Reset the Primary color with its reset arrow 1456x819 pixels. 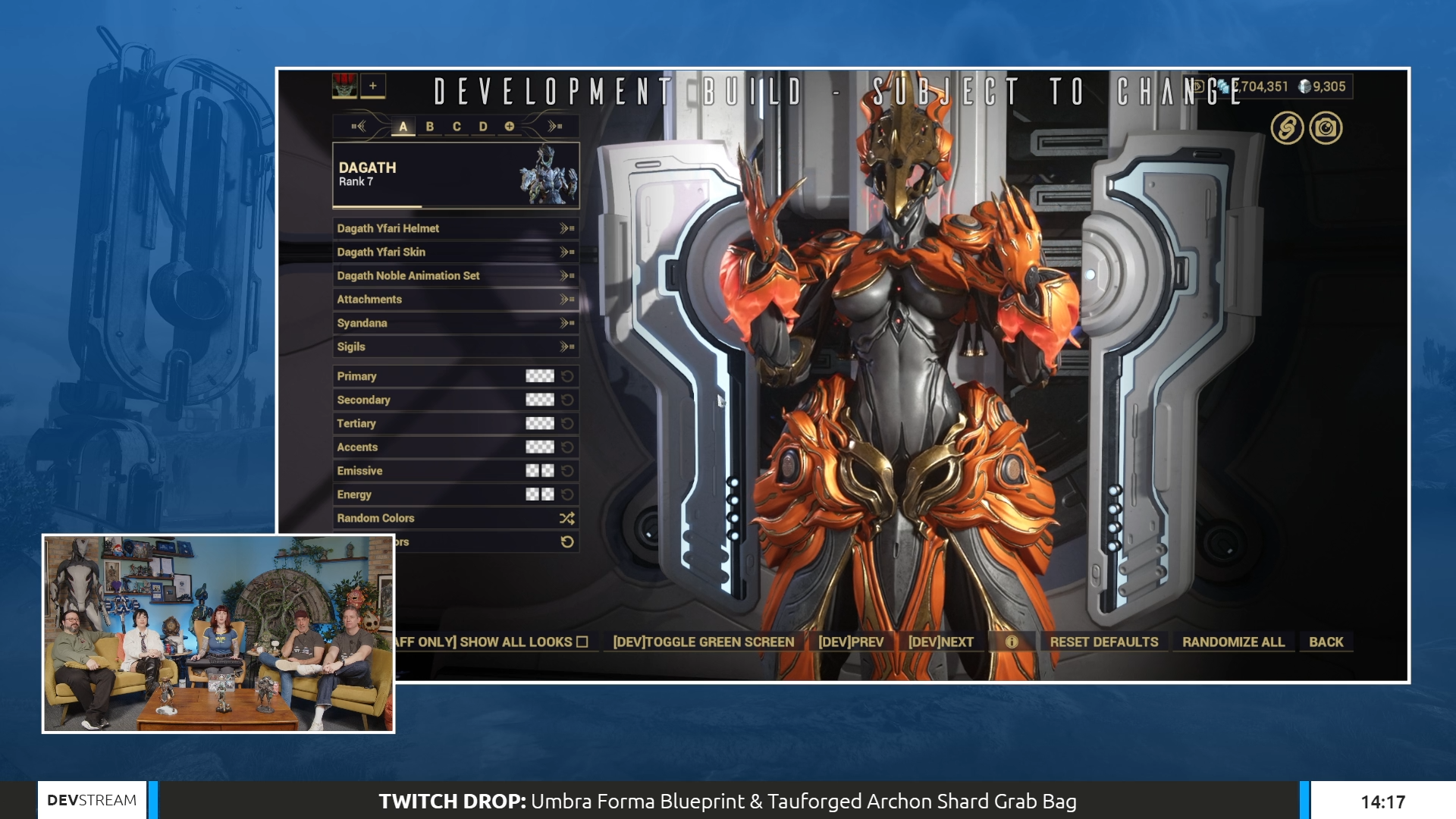click(x=567, y=376)
